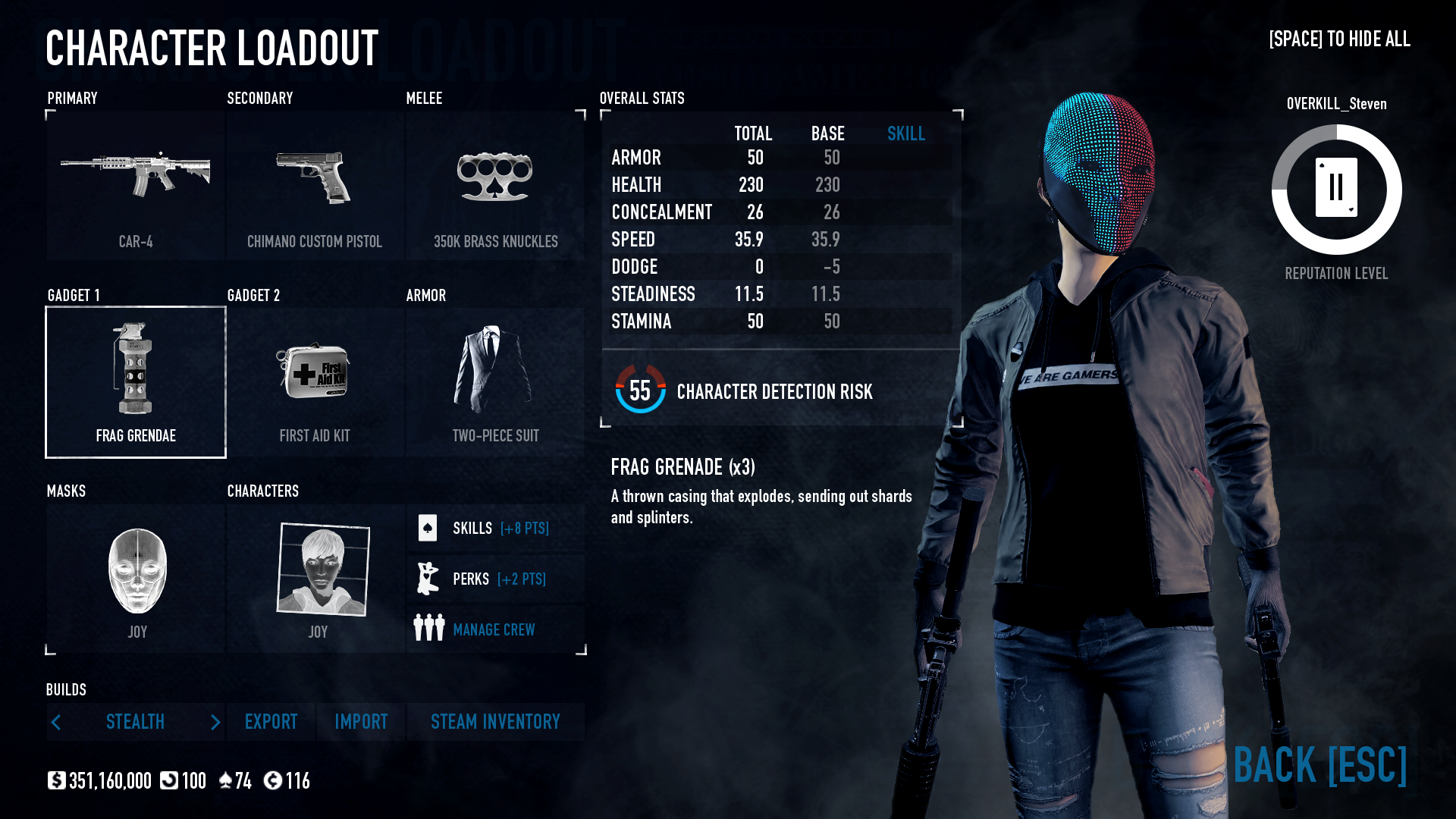Select the Joy mask
This screenshot has width=1456, height=819.
point(135,573)
